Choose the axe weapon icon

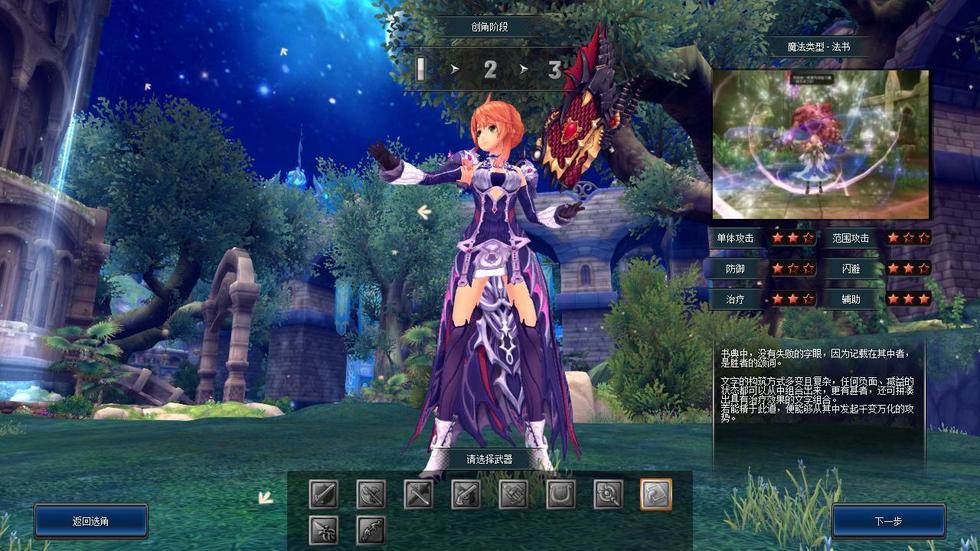click(371, 494)
